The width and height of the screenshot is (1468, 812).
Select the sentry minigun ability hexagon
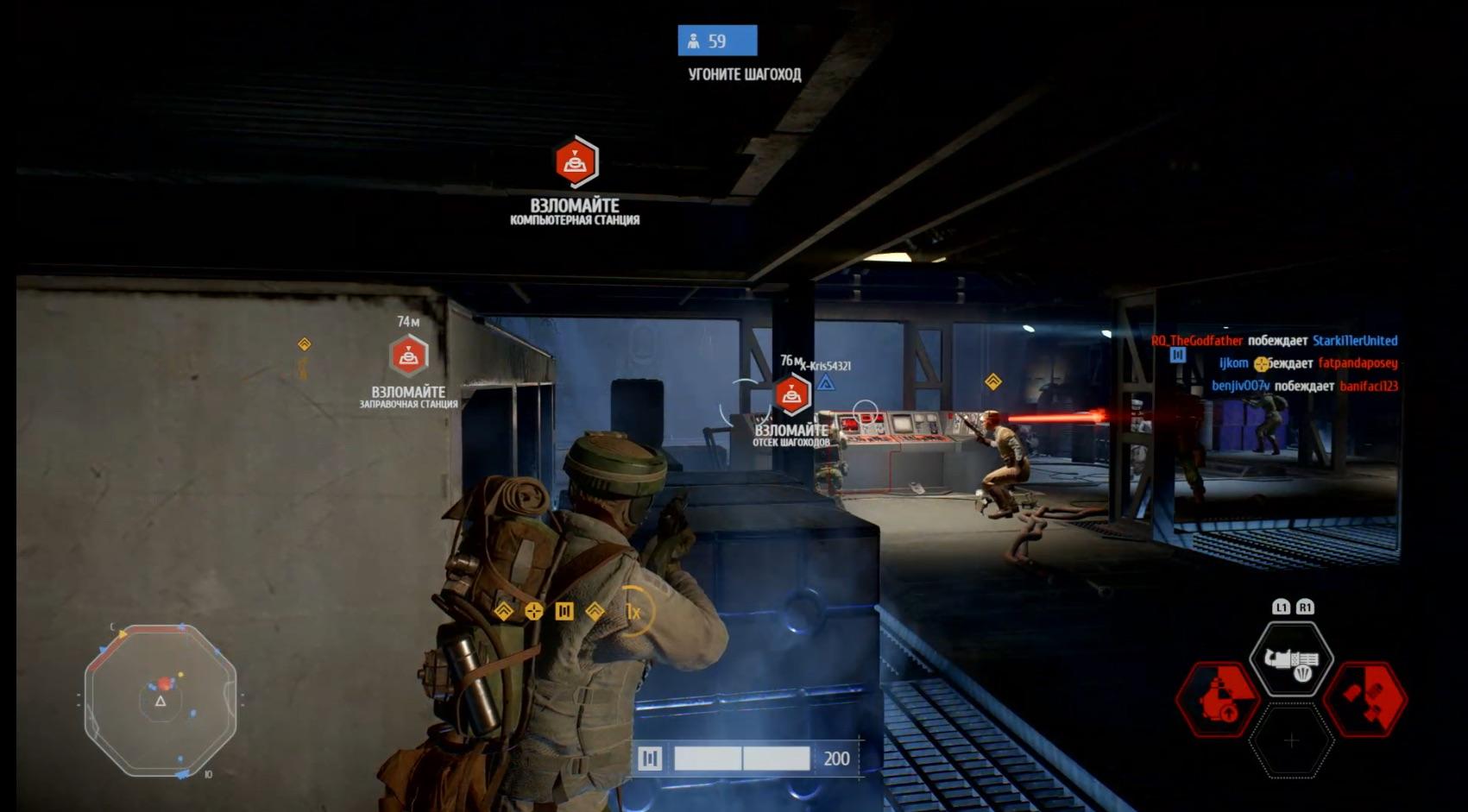1291,660
